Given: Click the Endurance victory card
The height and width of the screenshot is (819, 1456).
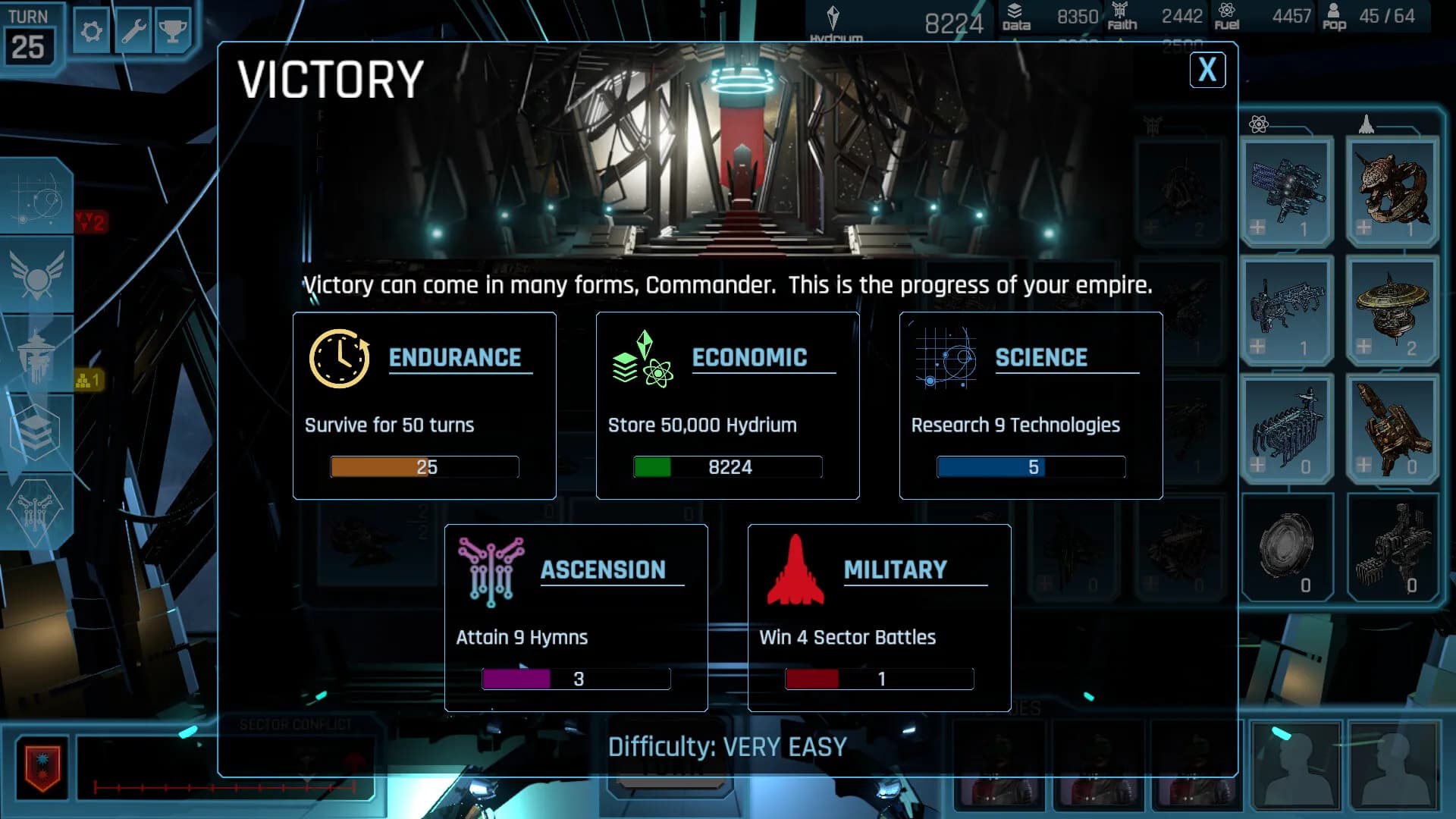Looking at the screenshot, I should click(x=424, y=406).
